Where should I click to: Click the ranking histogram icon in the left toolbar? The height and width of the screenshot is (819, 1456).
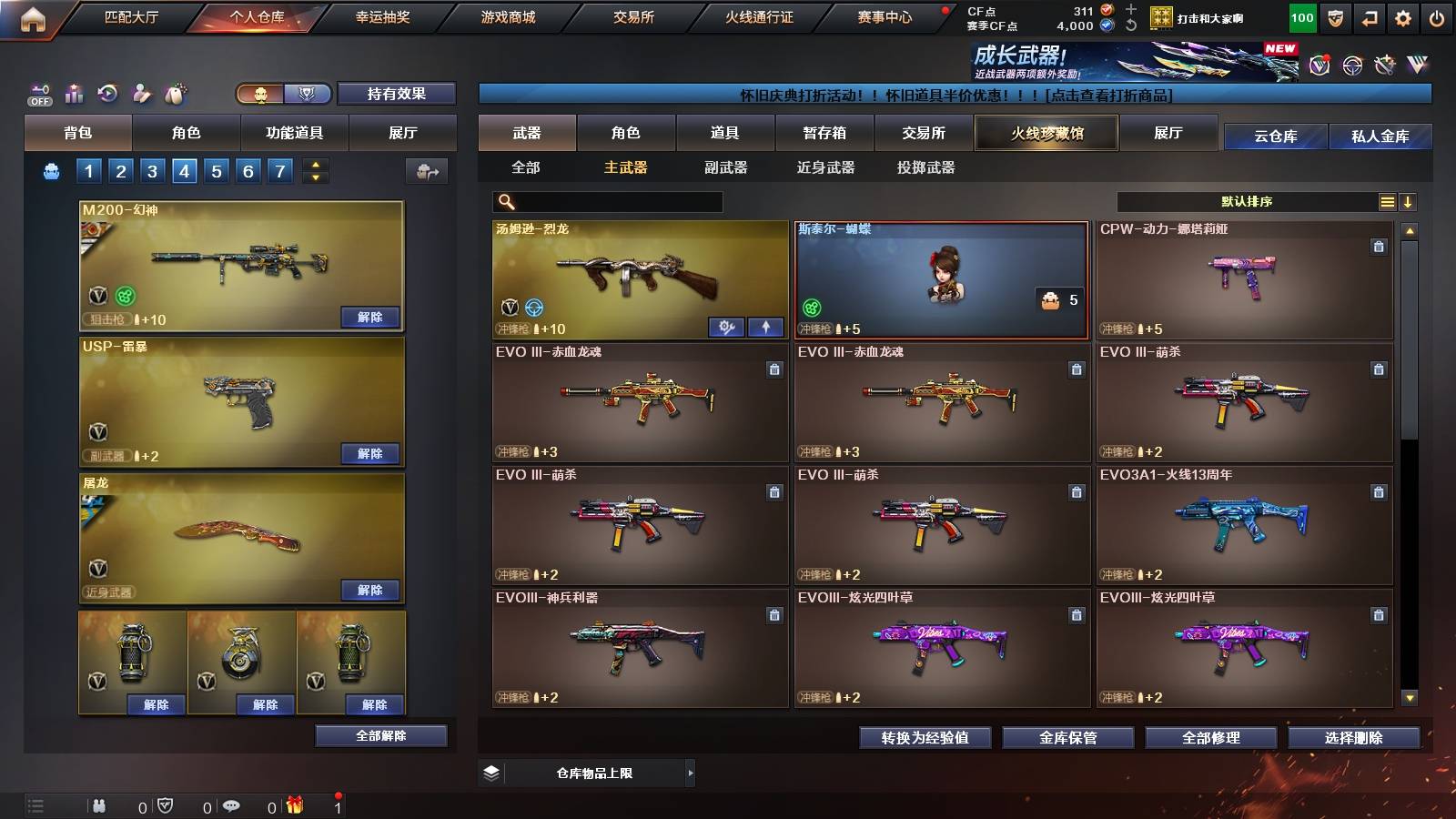[72, 91]
